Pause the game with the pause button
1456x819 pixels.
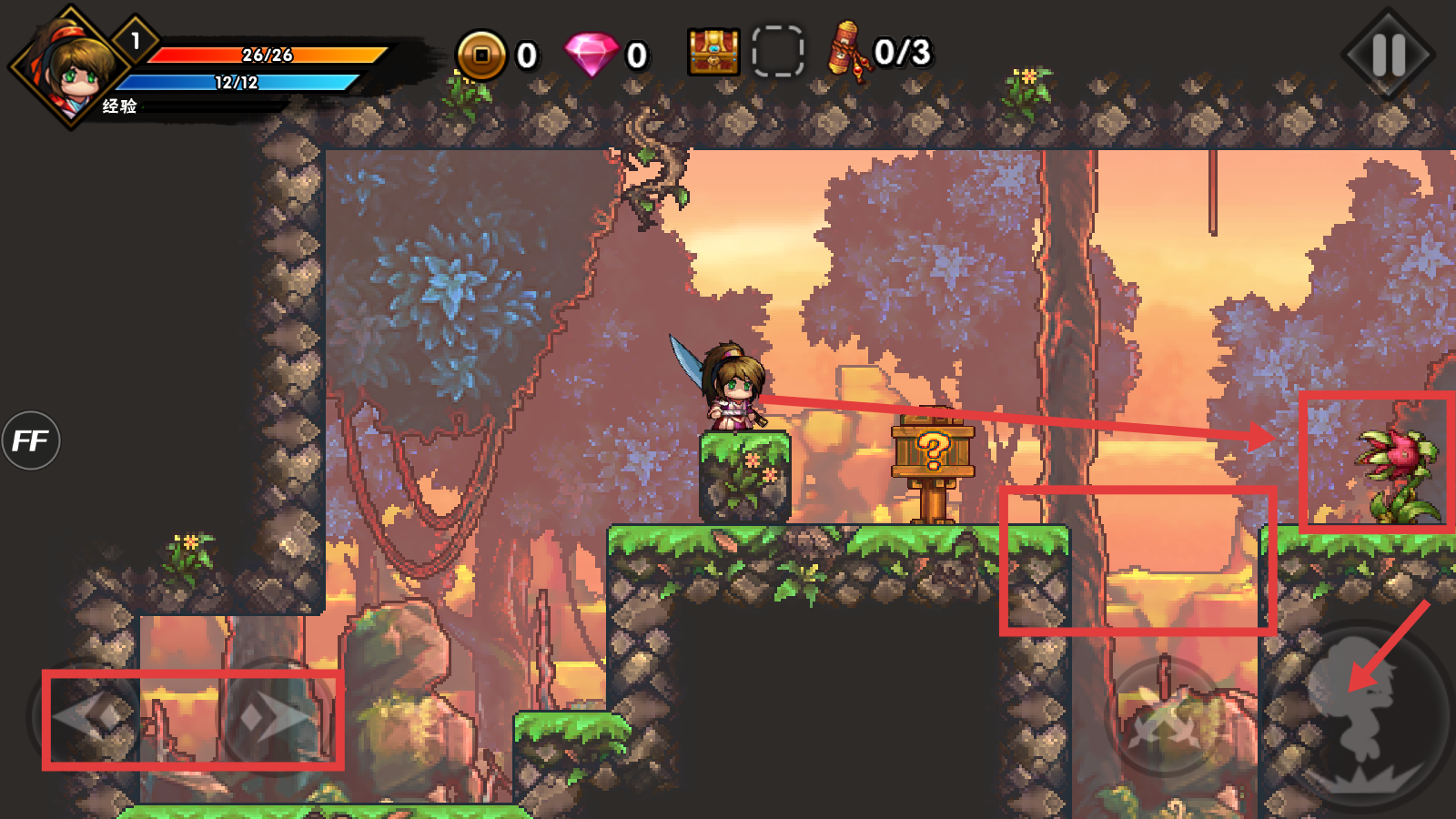1388,55
